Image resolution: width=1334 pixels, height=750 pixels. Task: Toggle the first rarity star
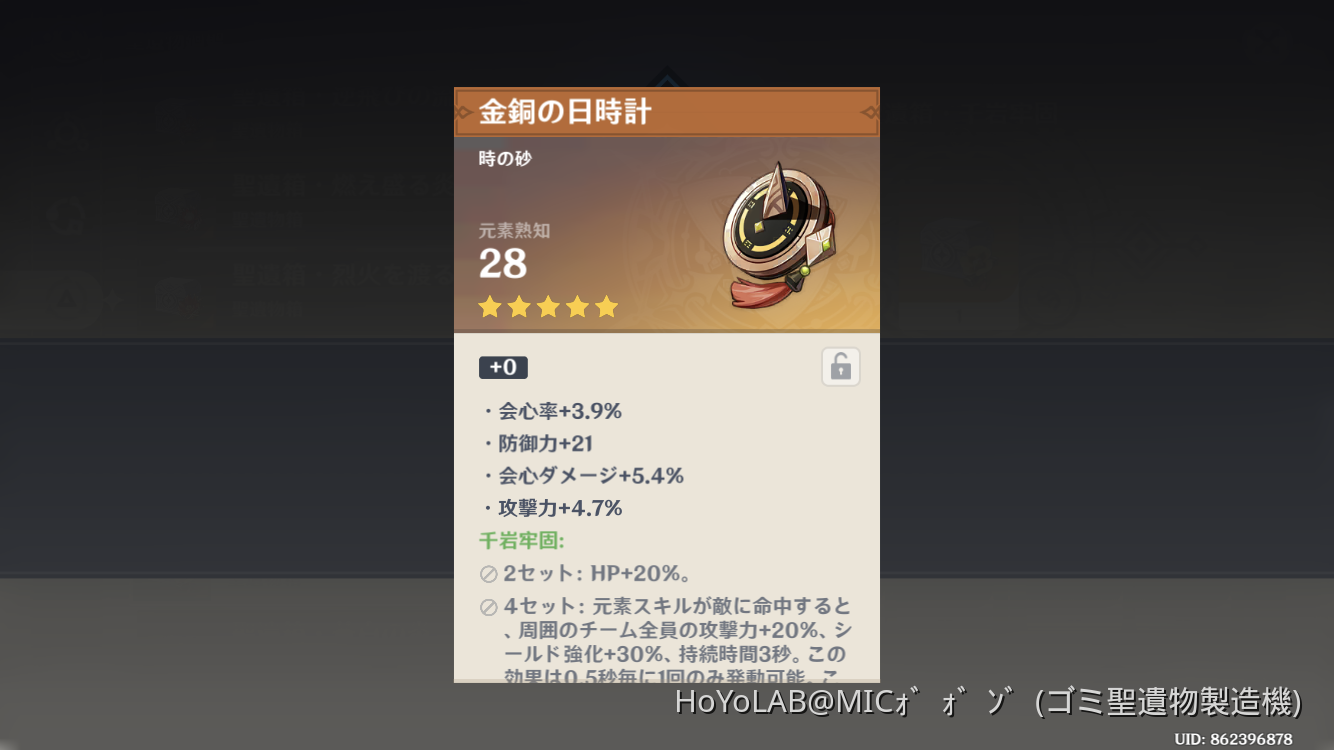490,306
